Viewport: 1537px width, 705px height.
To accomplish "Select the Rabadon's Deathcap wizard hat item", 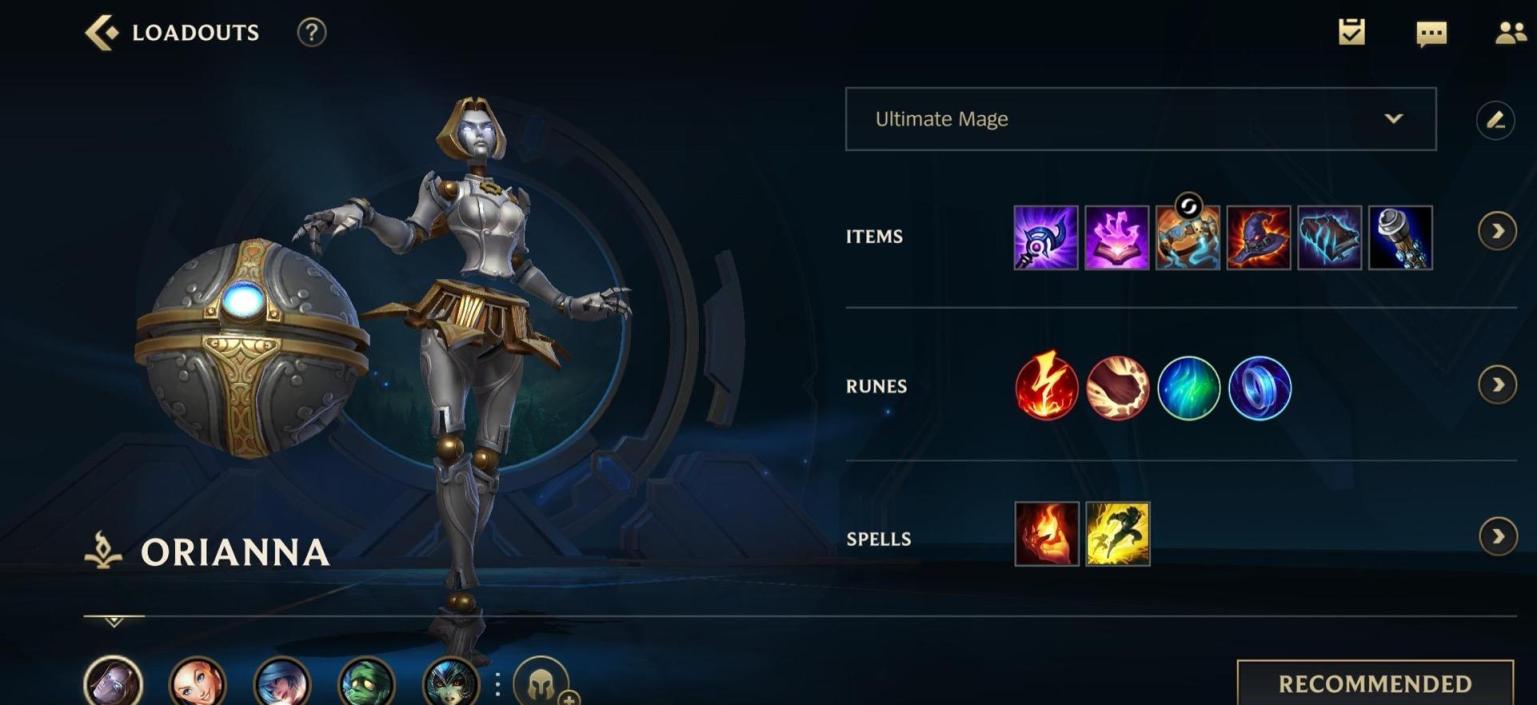I will coord(1259,238).
